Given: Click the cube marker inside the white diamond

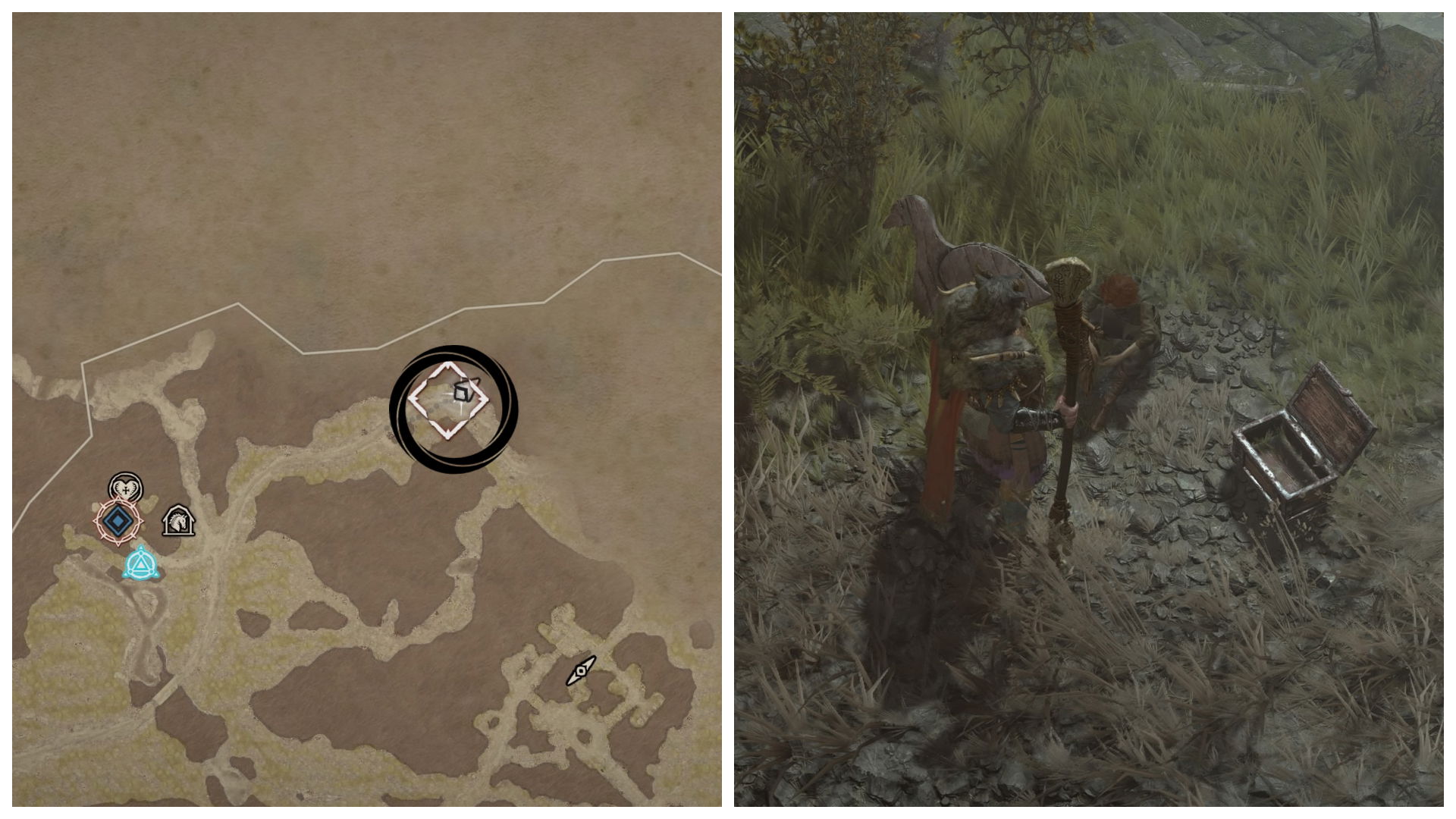Looking at the screenshot, I should pos(463,391).
